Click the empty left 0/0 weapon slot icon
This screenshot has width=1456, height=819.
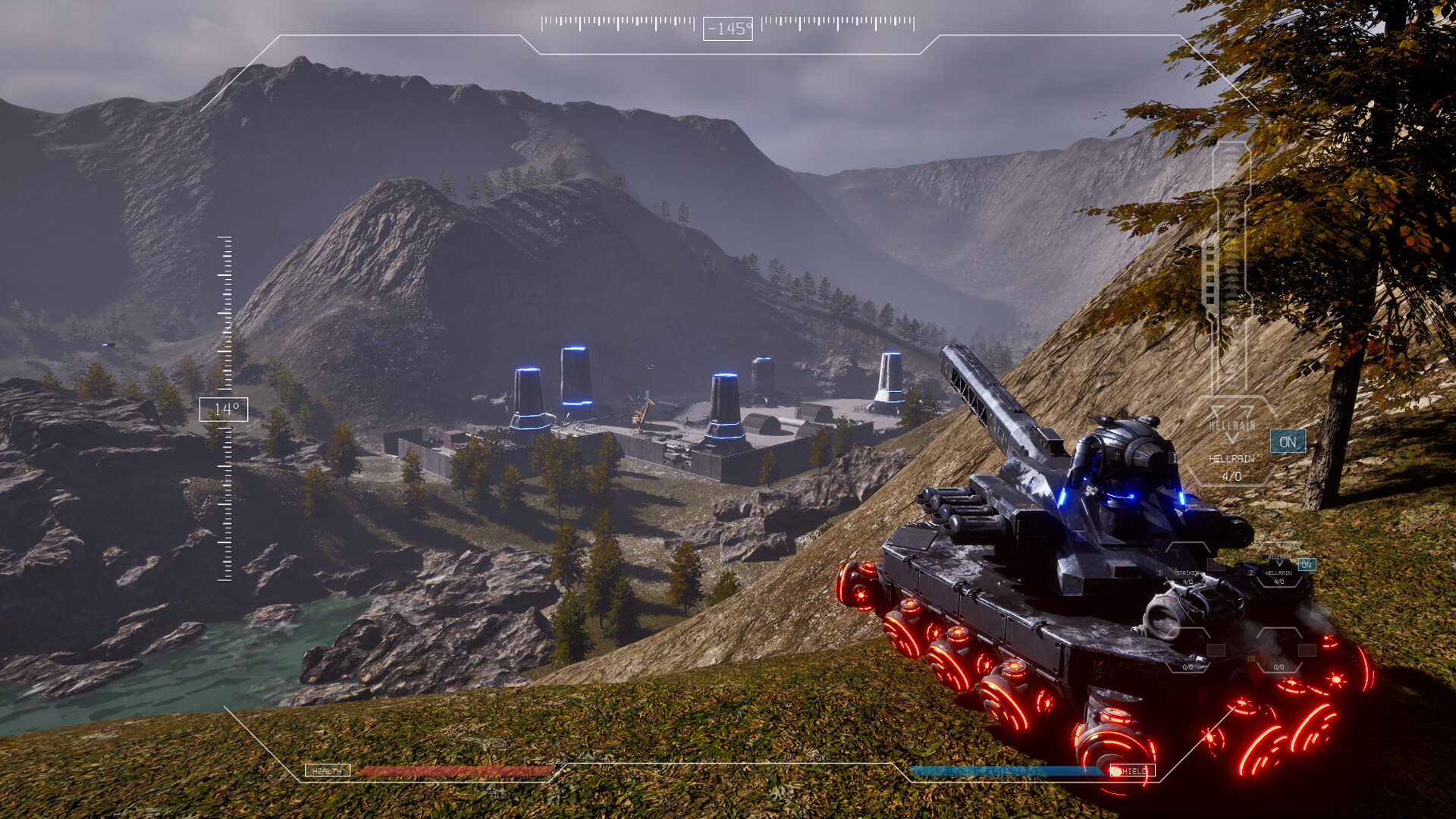coord(1187,666)
